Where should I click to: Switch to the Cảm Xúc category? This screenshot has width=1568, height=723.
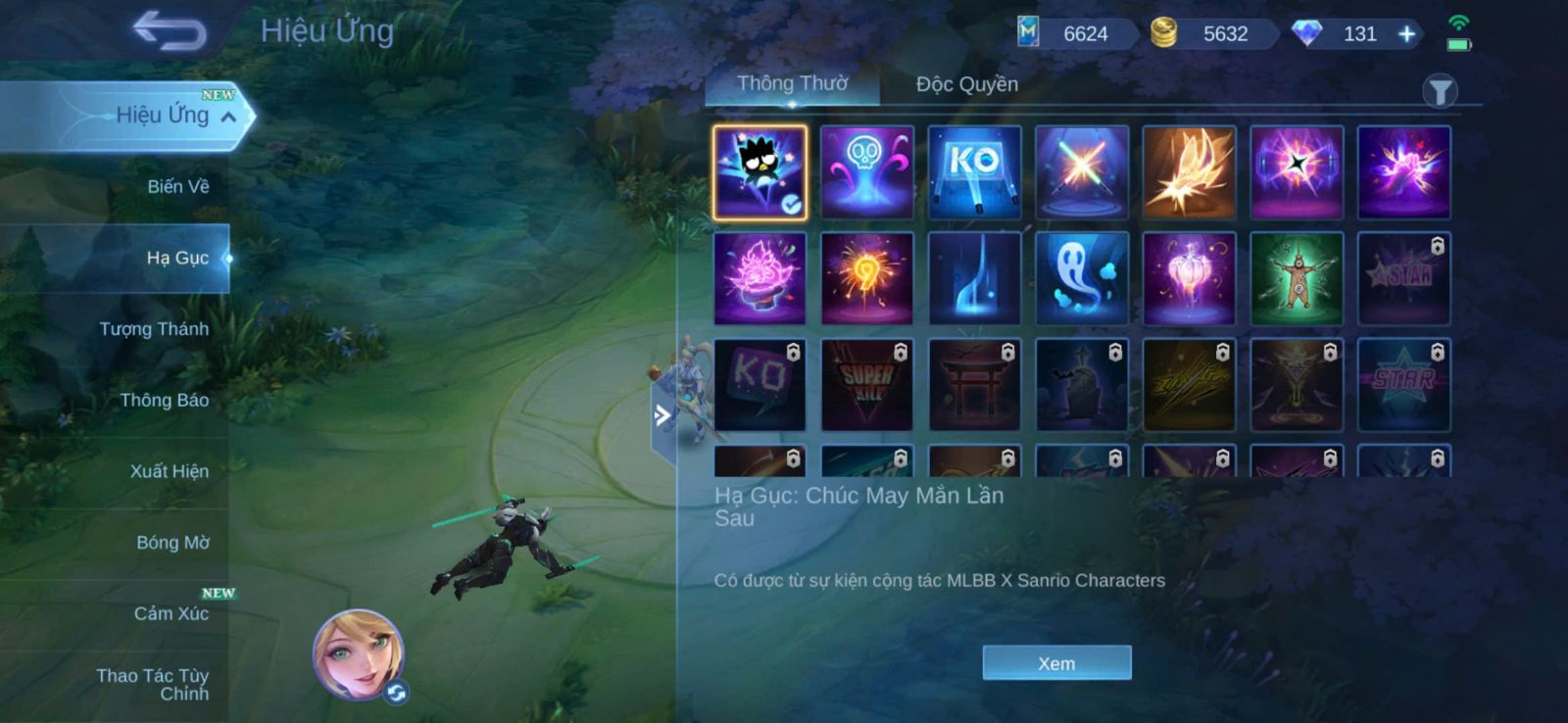coord(171,613)
